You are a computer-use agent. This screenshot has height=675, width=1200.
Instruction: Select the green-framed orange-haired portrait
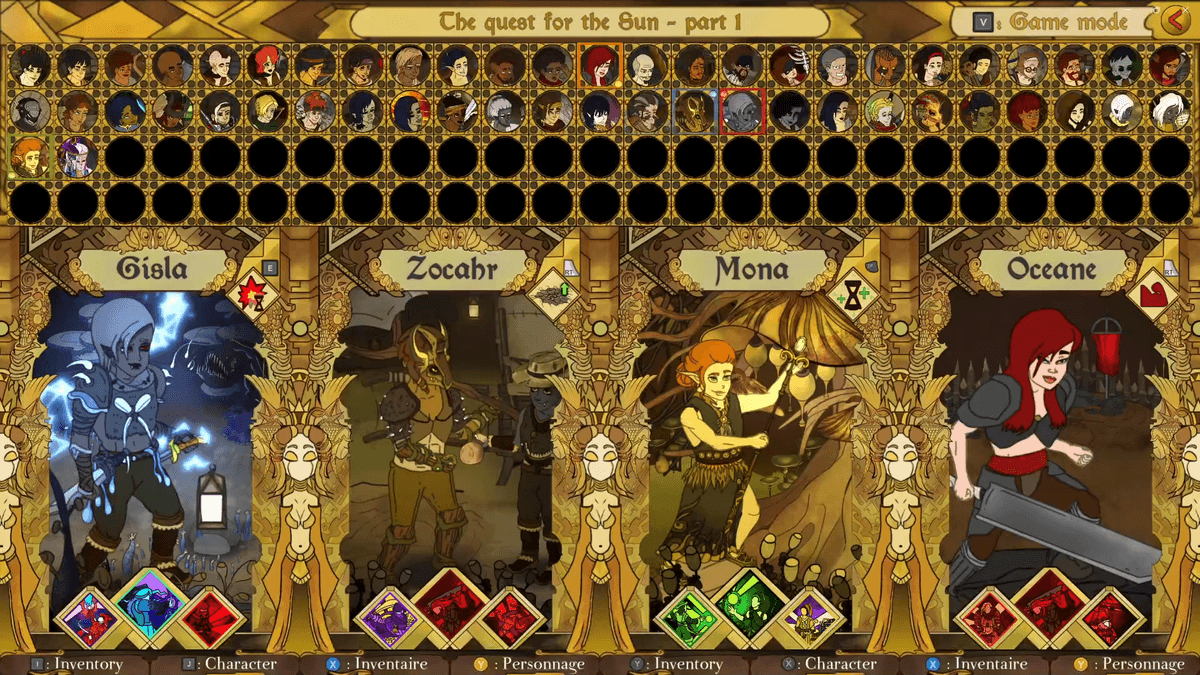29,157
